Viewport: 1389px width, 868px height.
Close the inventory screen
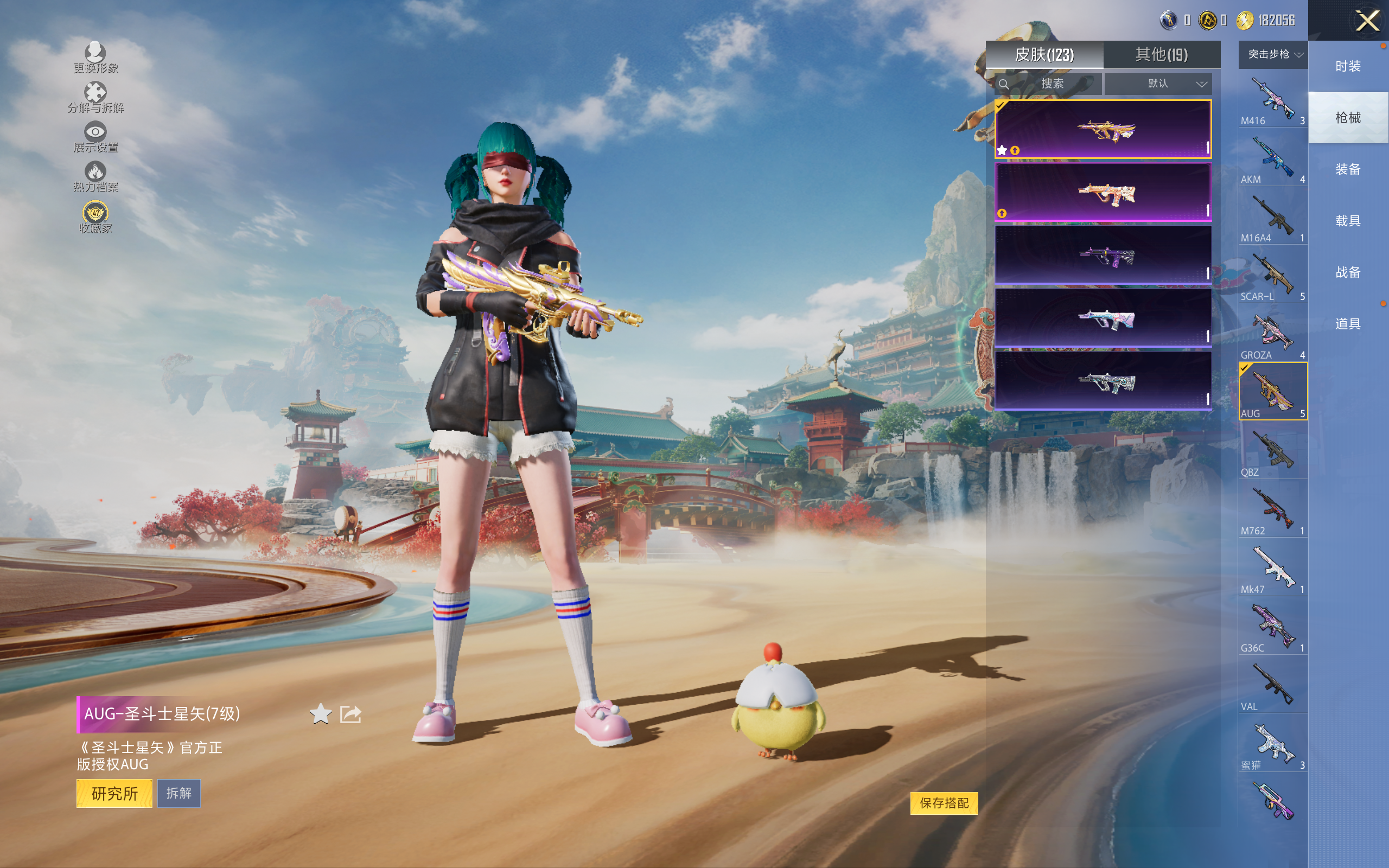1367,21
